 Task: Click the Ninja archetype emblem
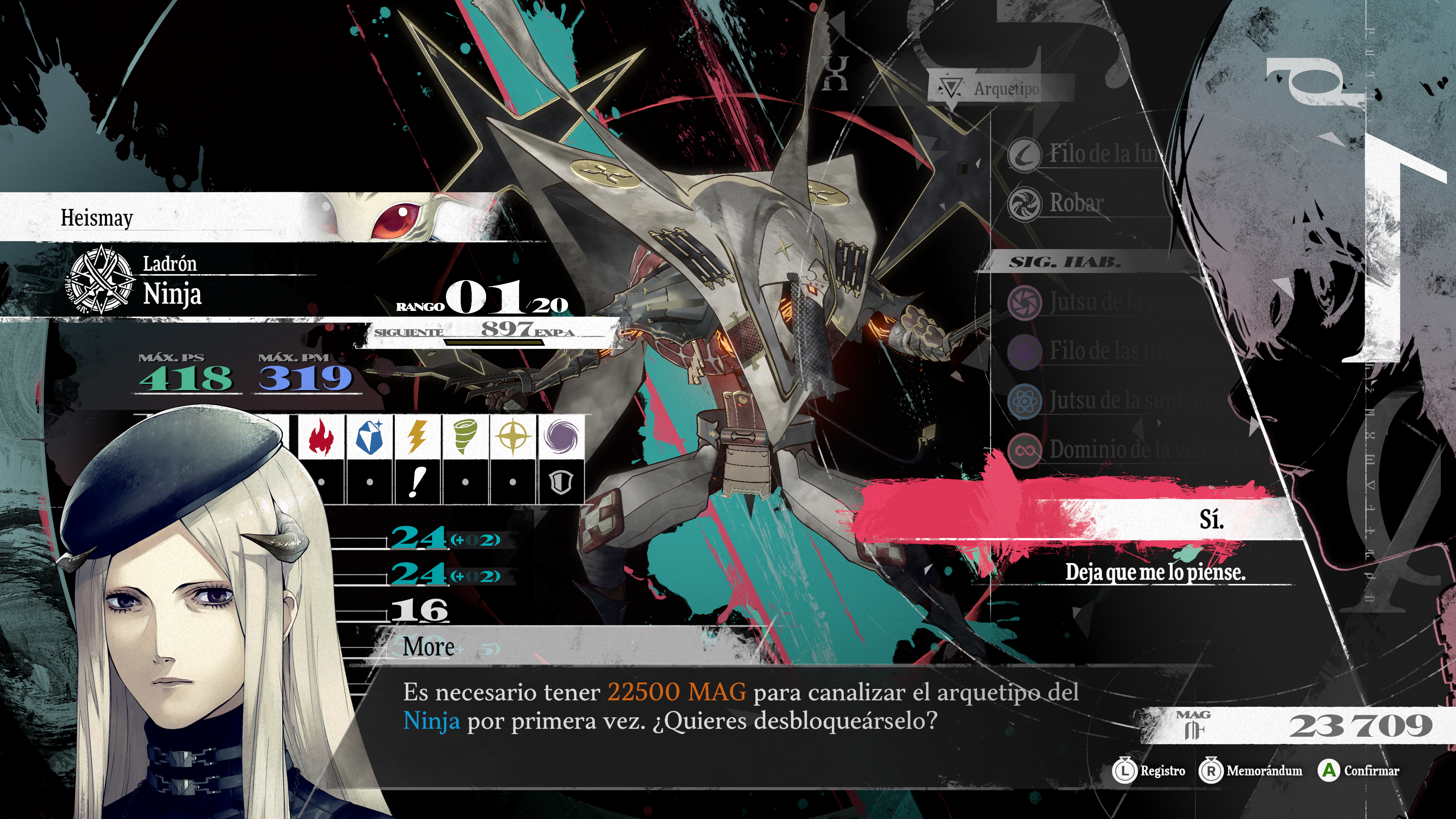[100, 279]
